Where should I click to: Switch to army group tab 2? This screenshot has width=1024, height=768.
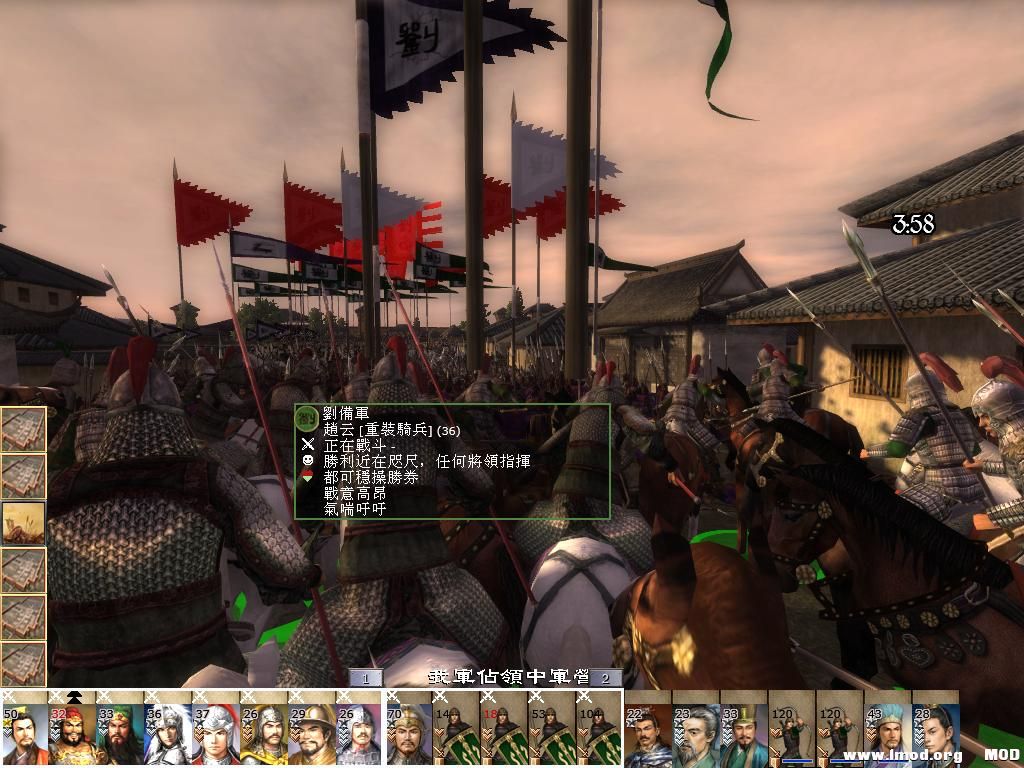pyautogui.click(x=605, y=678)
